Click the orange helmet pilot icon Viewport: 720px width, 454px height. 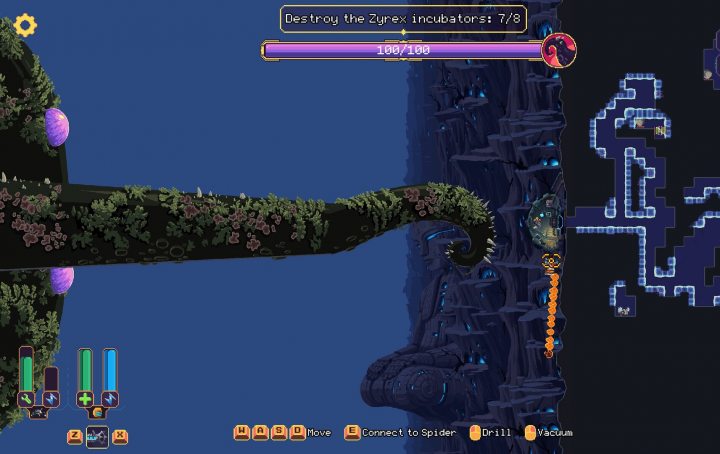97,412
